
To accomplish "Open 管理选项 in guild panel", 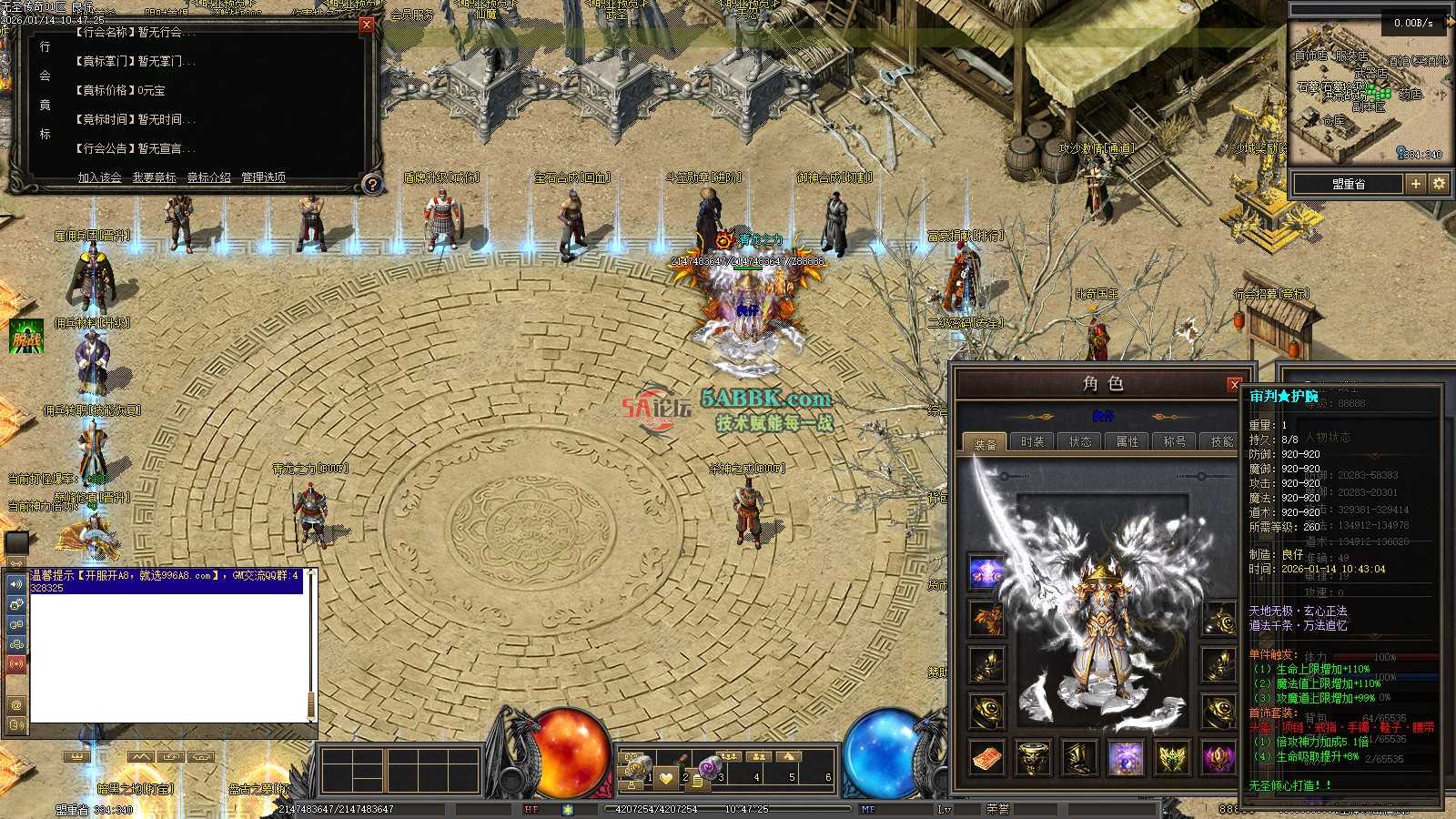I will [263, 177].
